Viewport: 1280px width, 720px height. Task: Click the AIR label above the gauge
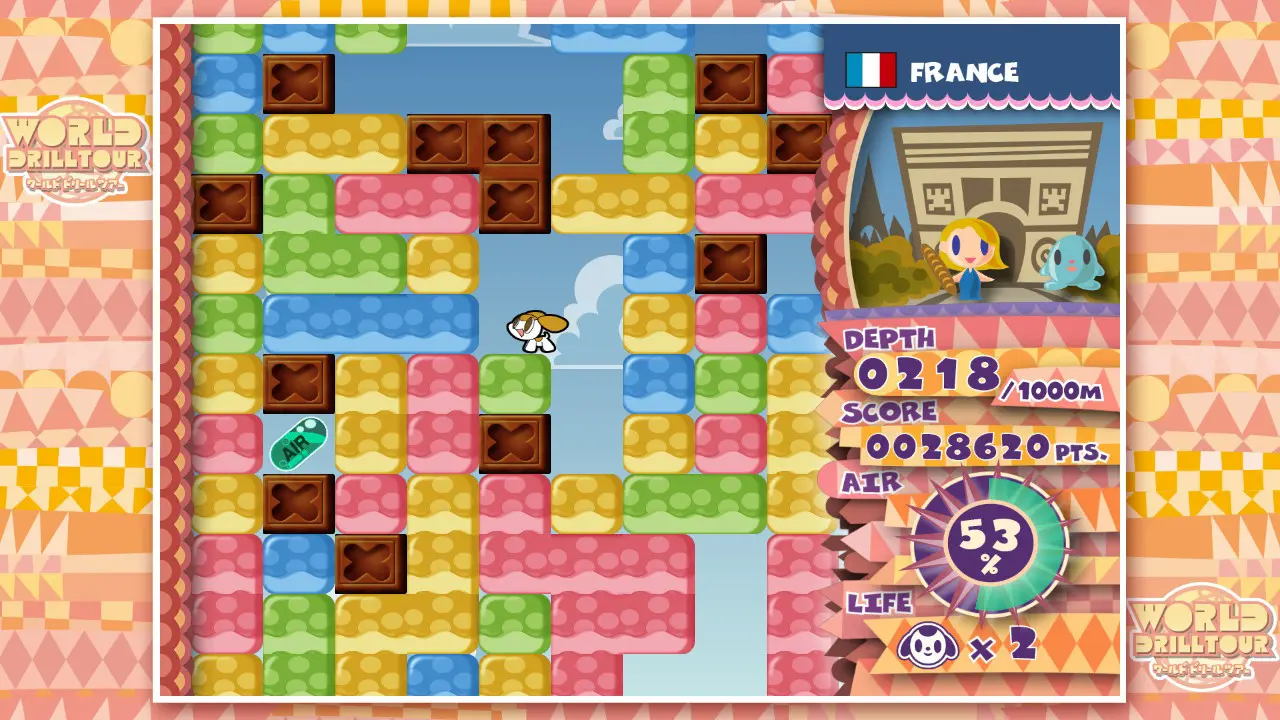872,483
